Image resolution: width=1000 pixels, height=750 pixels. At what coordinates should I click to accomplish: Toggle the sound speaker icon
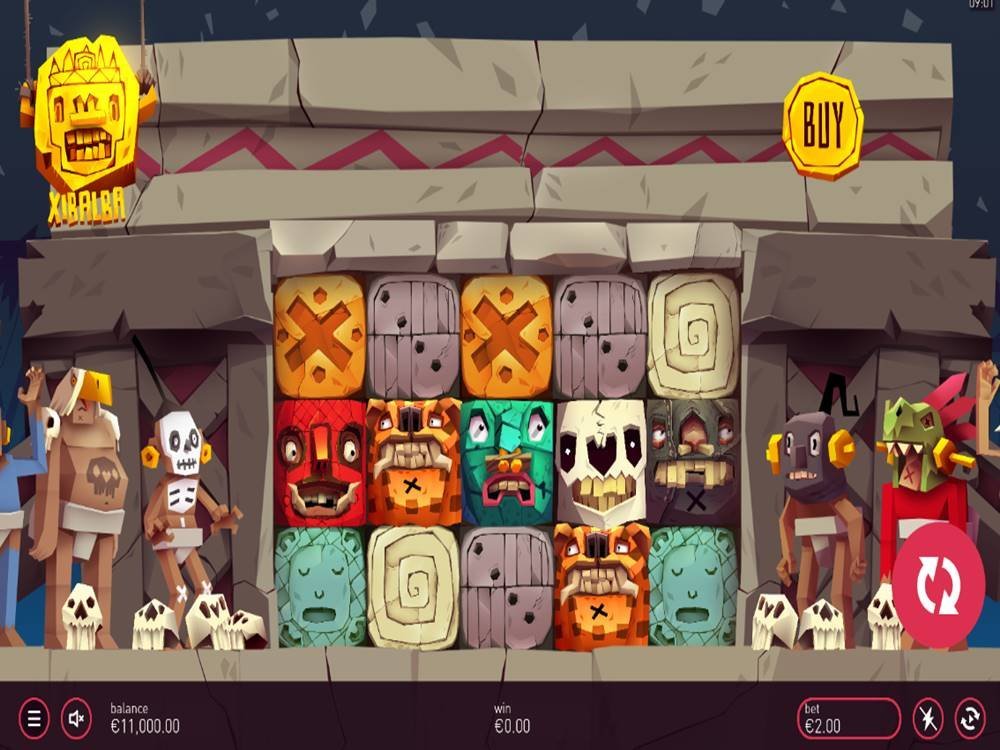coord(76,717)
